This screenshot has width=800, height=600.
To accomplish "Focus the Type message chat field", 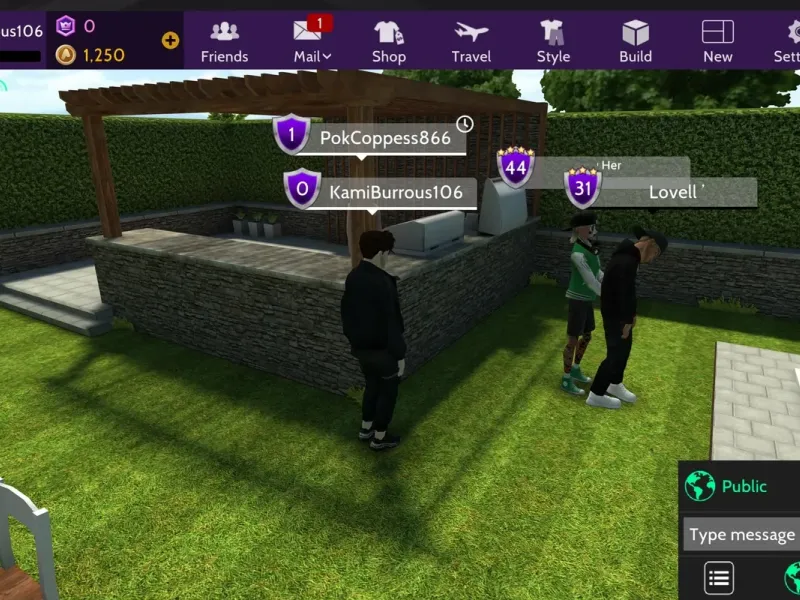I will coord(741,535).
